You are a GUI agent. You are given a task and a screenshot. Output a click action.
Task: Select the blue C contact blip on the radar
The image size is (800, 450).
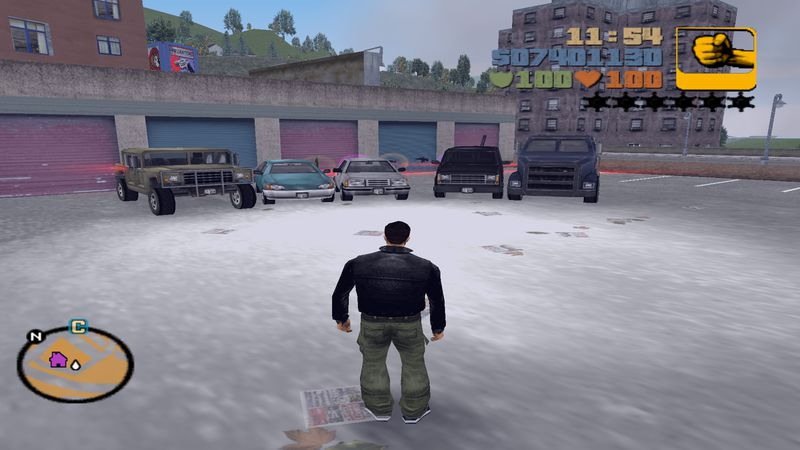point(77,325)
